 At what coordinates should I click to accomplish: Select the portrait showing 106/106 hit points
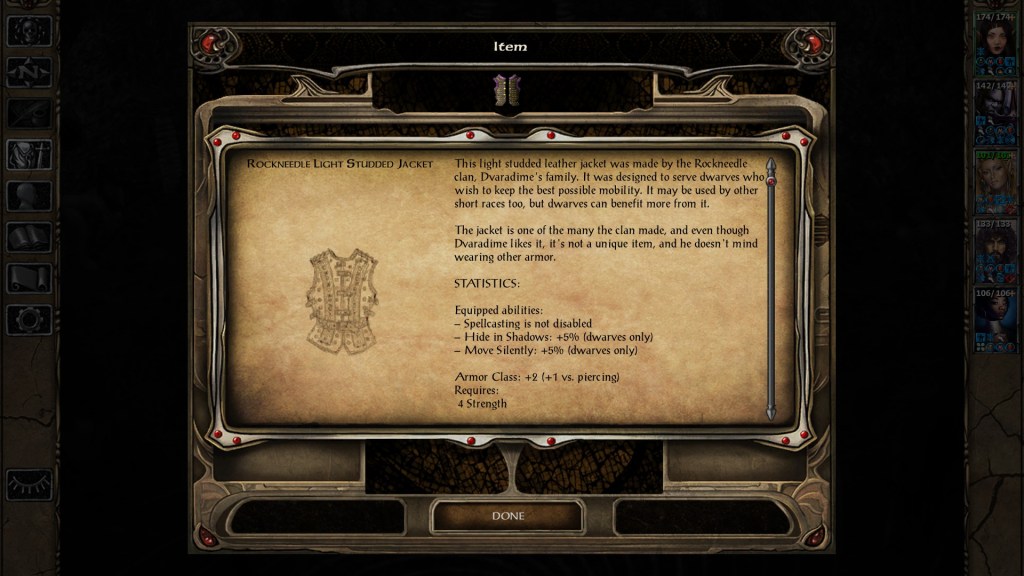[995, 321]
